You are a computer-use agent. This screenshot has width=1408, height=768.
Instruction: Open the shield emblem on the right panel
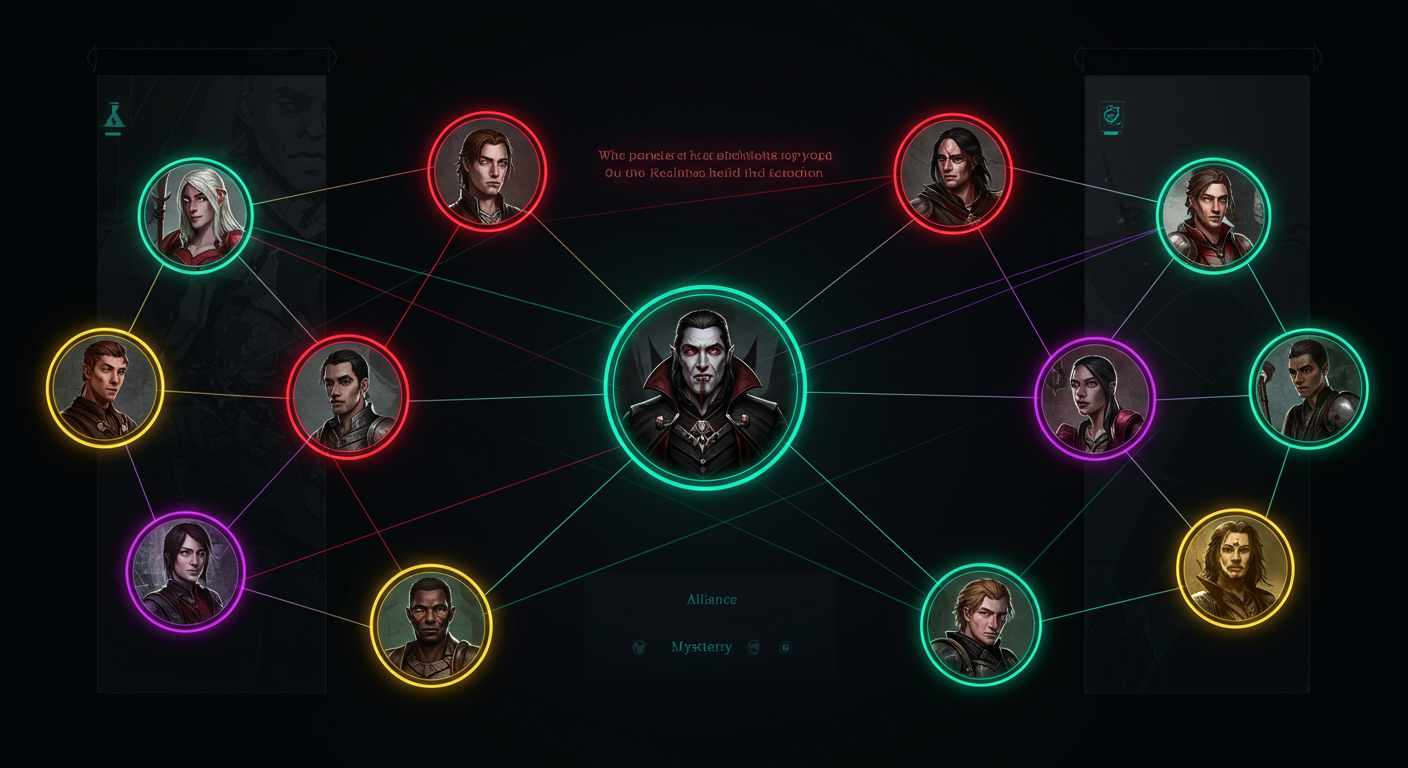coord(1113,115)
